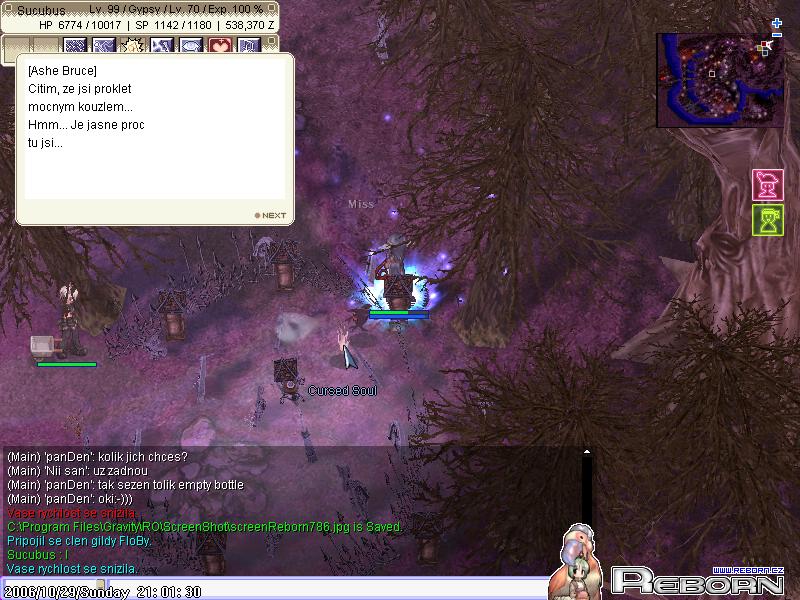Click the Sucubus basic info bar
Screen dimensions: 800x600
pos(140,16)
